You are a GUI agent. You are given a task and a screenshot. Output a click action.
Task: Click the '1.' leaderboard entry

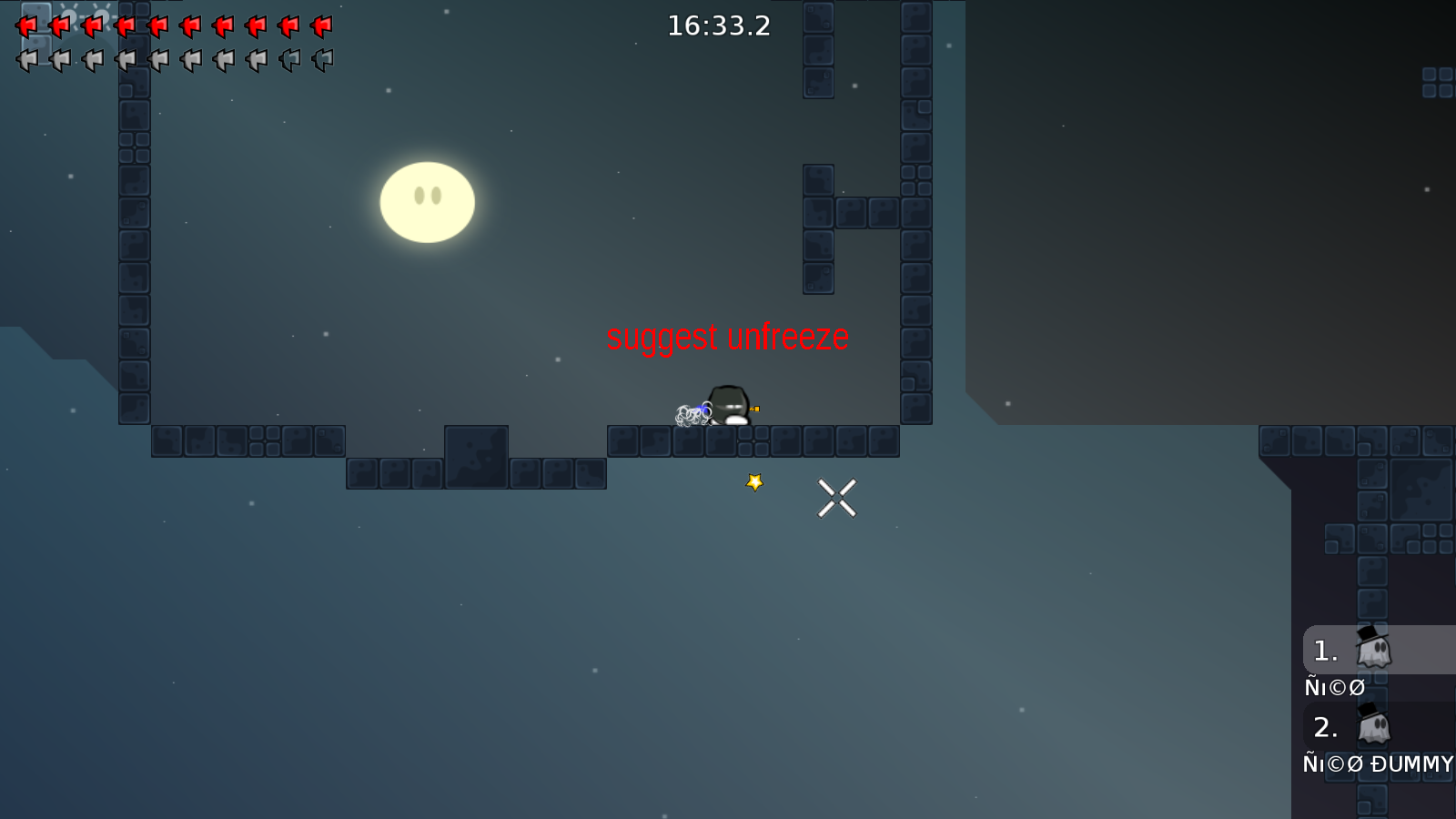(1324, 650)
